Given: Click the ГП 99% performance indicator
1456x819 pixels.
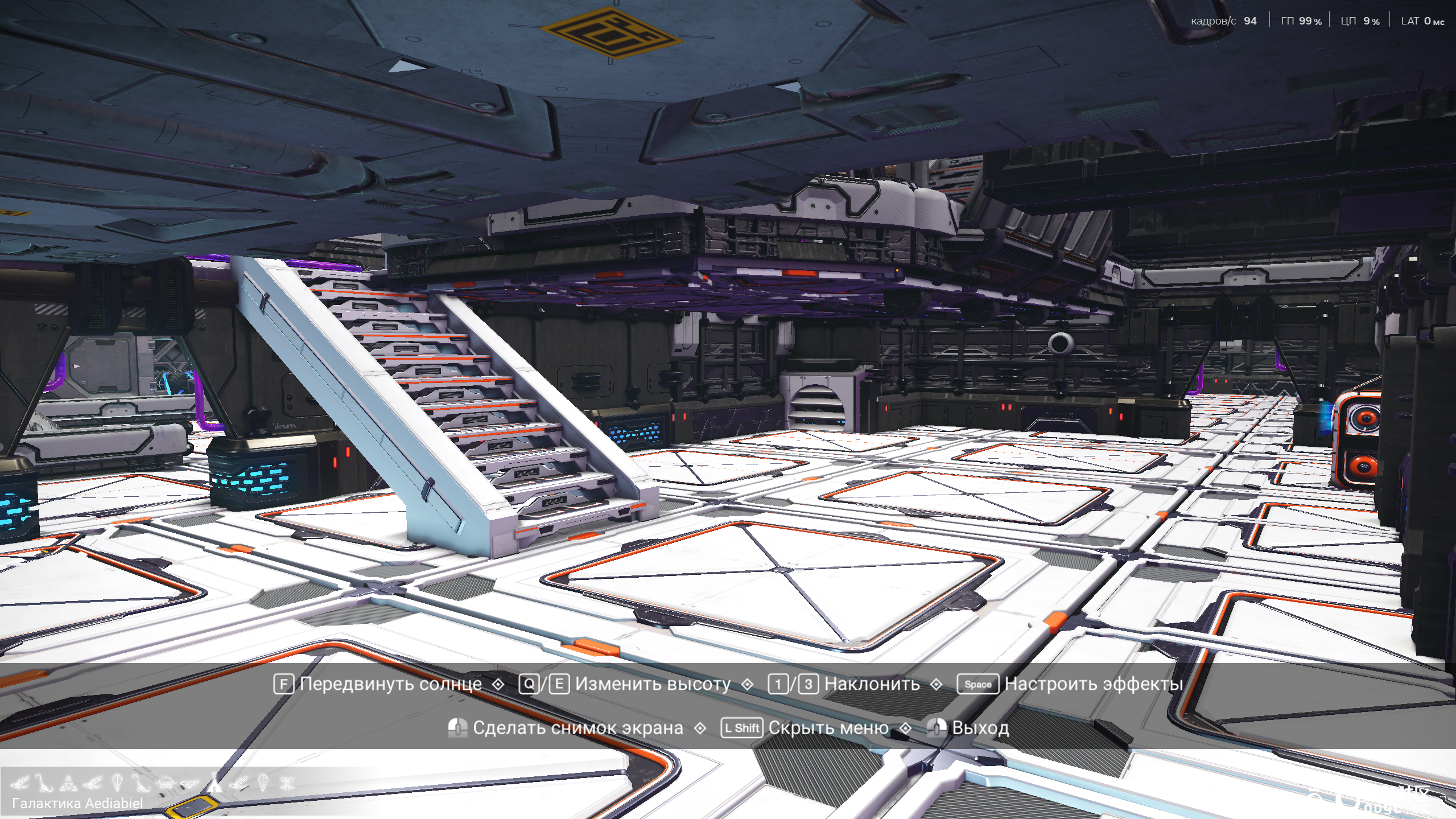Looking at the screenshot, I should (x=1300, y=22).
